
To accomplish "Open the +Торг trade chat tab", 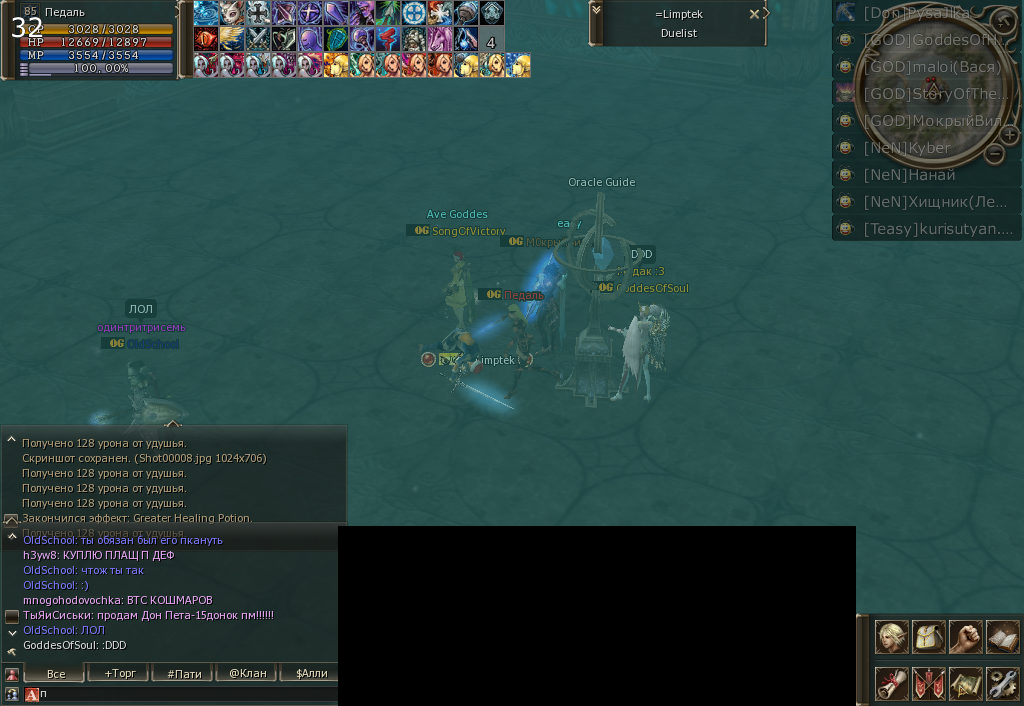I will (x=119, y=673).
